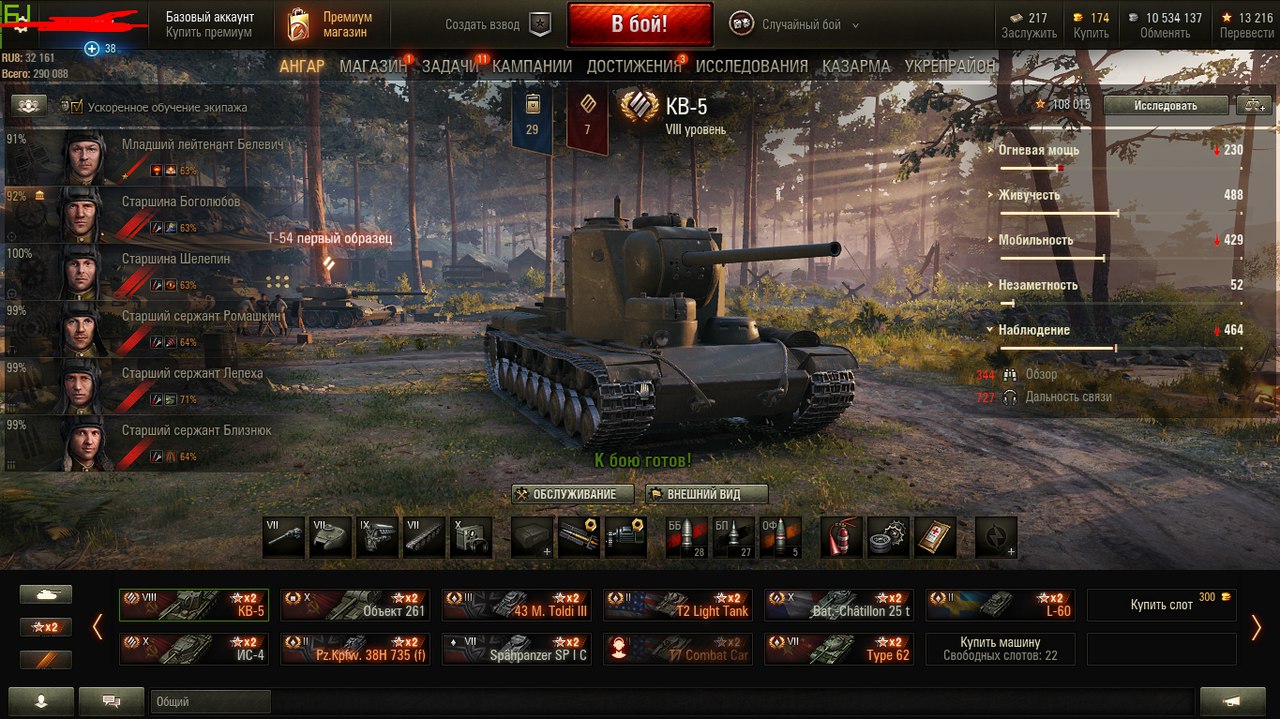Image resolution: width=1280 pixels, height=719 pixels.
Task: Click the Обслуживание button
Action: pos(573,494)
